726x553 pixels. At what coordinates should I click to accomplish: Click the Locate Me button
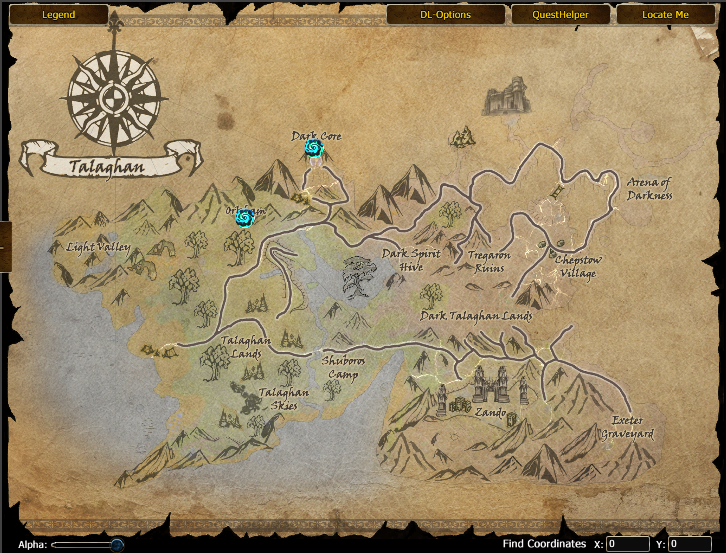point(666,15)
